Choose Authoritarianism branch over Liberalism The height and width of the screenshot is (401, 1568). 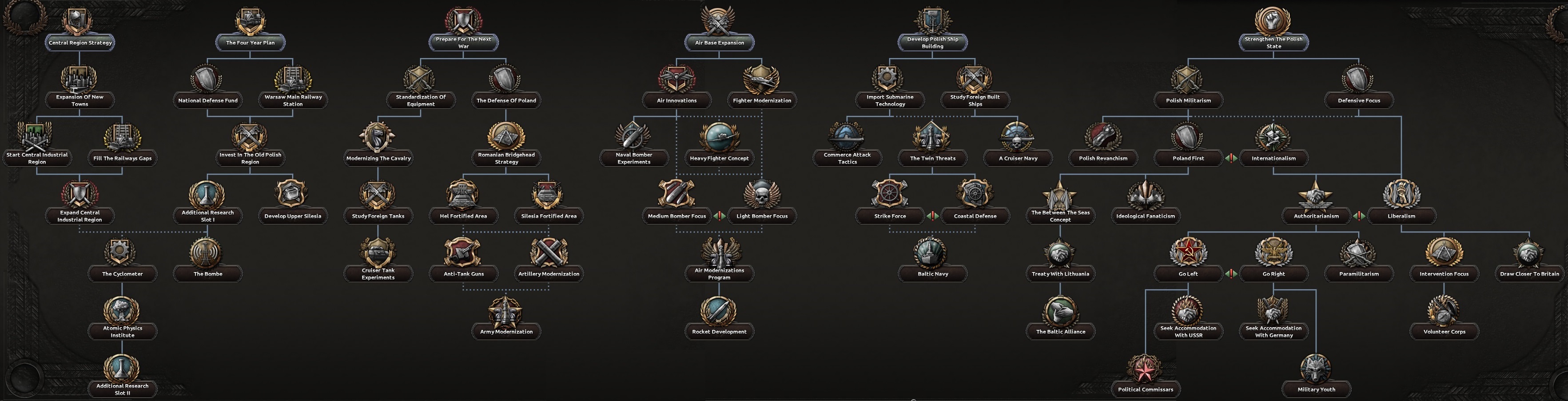tap(1317, 216)
